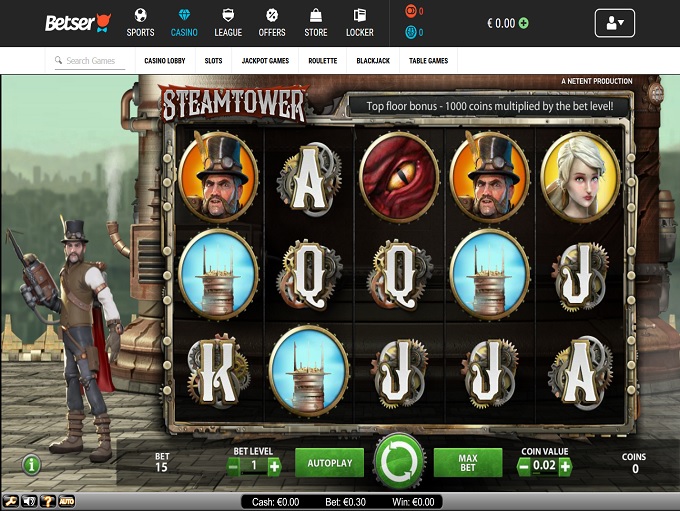The height and width of the screenshot is (511, 680).
Task: Raise the coin value
Action: [565, 466]
